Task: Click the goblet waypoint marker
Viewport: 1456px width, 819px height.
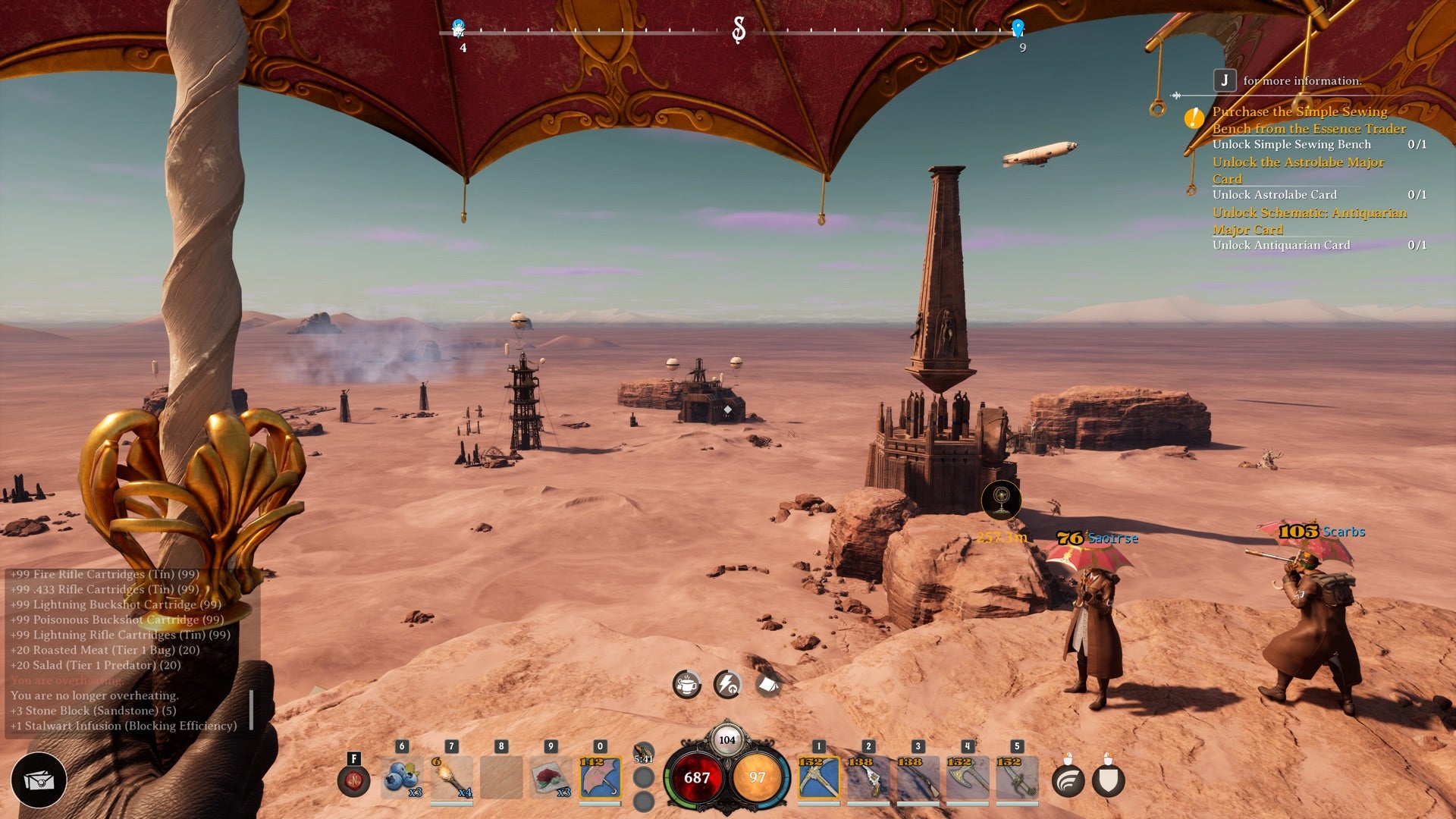Action: click(x=1001, y=500)
